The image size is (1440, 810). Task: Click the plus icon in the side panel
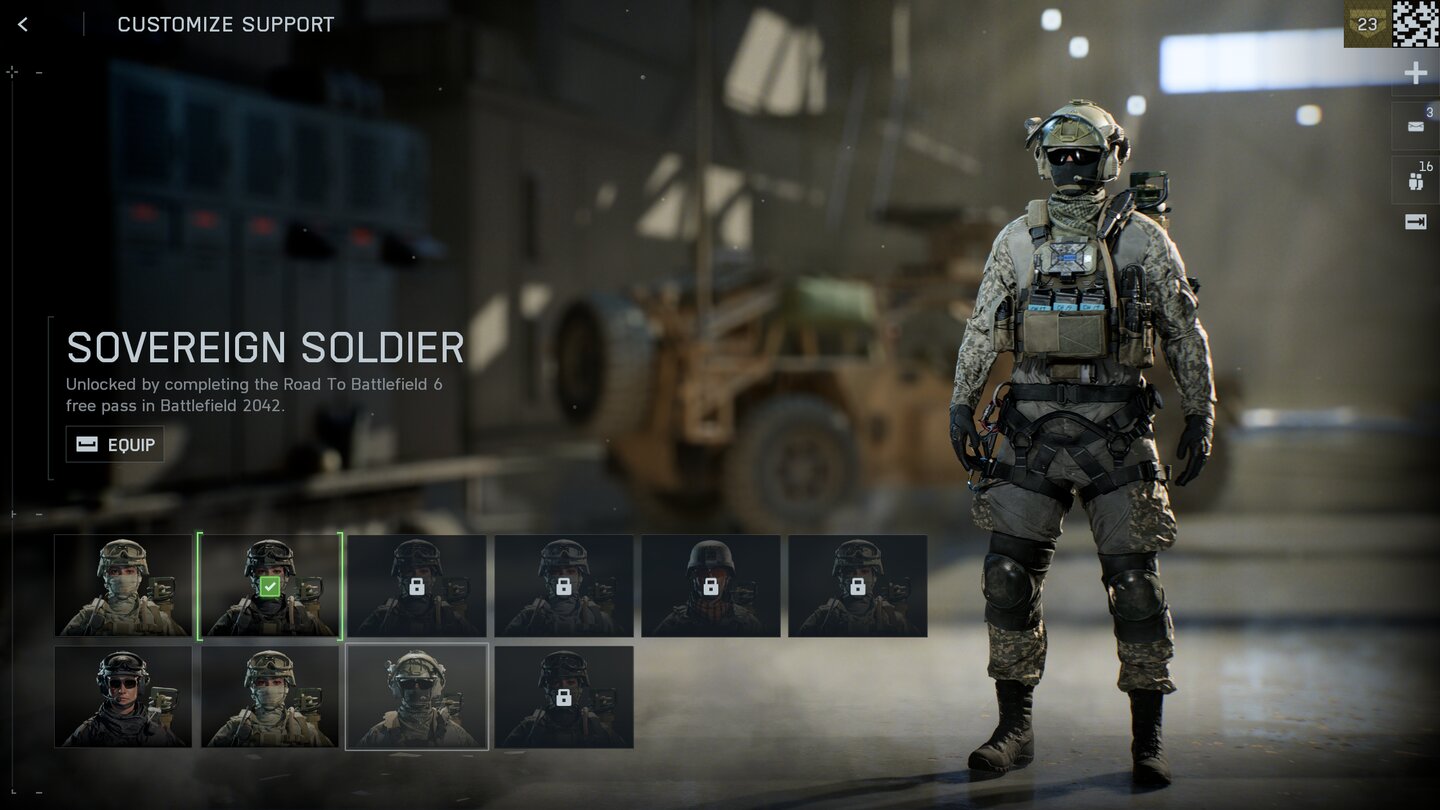point(1416,73)
